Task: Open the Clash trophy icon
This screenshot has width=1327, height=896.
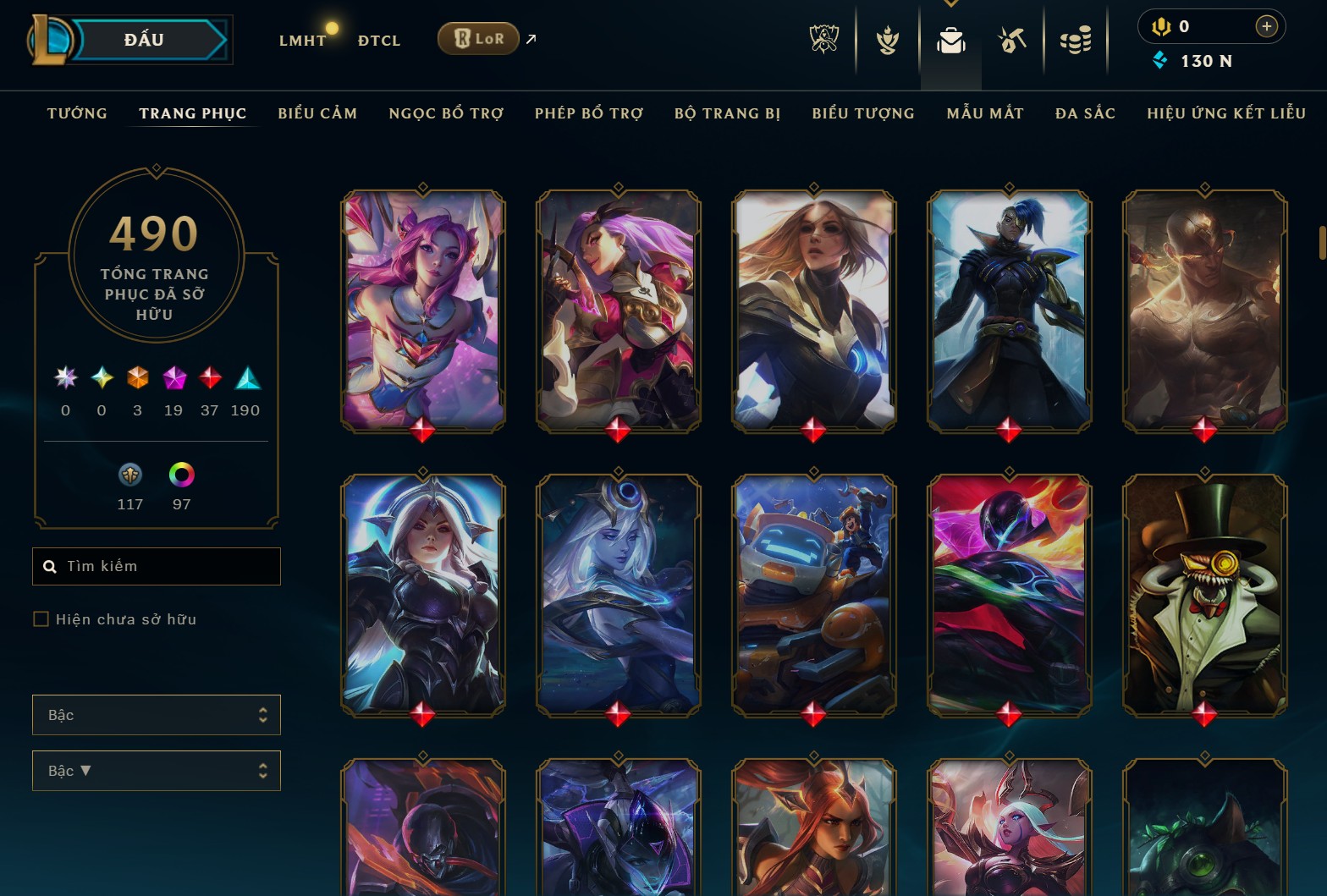Action: click(886, 39)
